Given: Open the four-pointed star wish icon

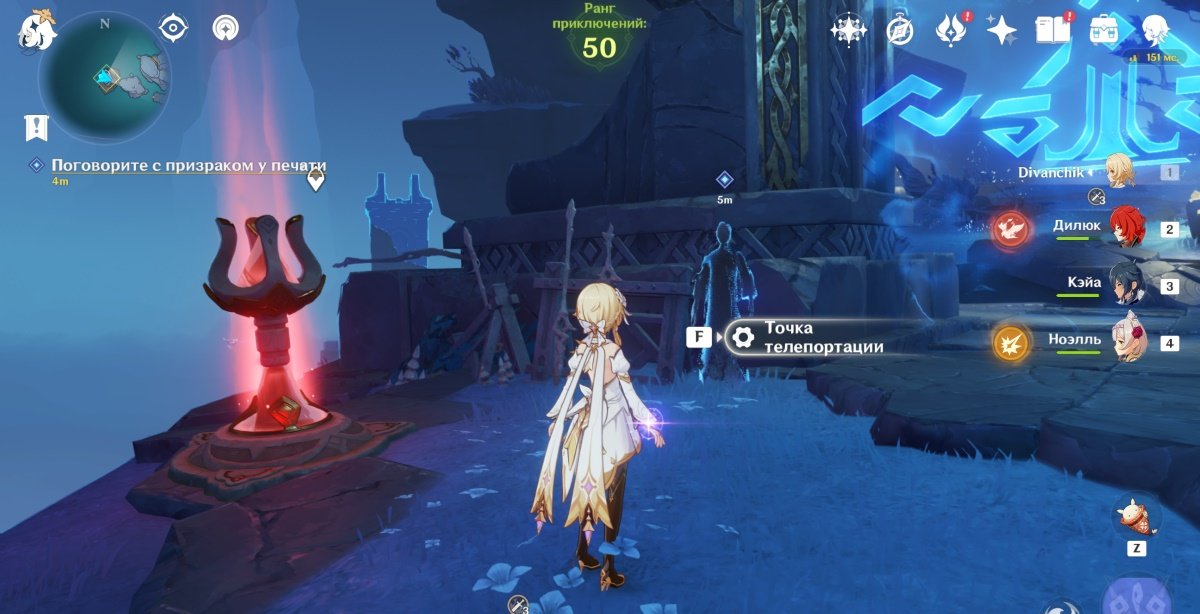Looking at the screenshot, I should point(1001,31).
